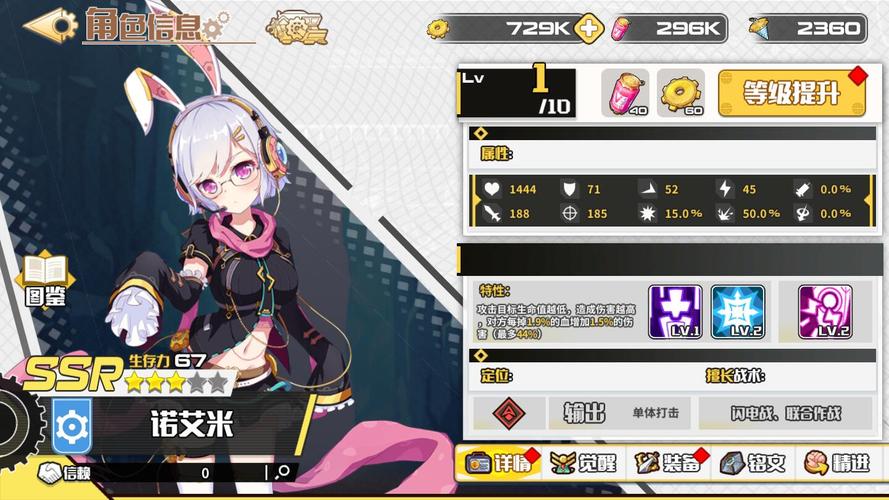Viewport: 889px width, 500px height.
Task: Open the 图鉴 codex book
Action: tap(46, 279)
